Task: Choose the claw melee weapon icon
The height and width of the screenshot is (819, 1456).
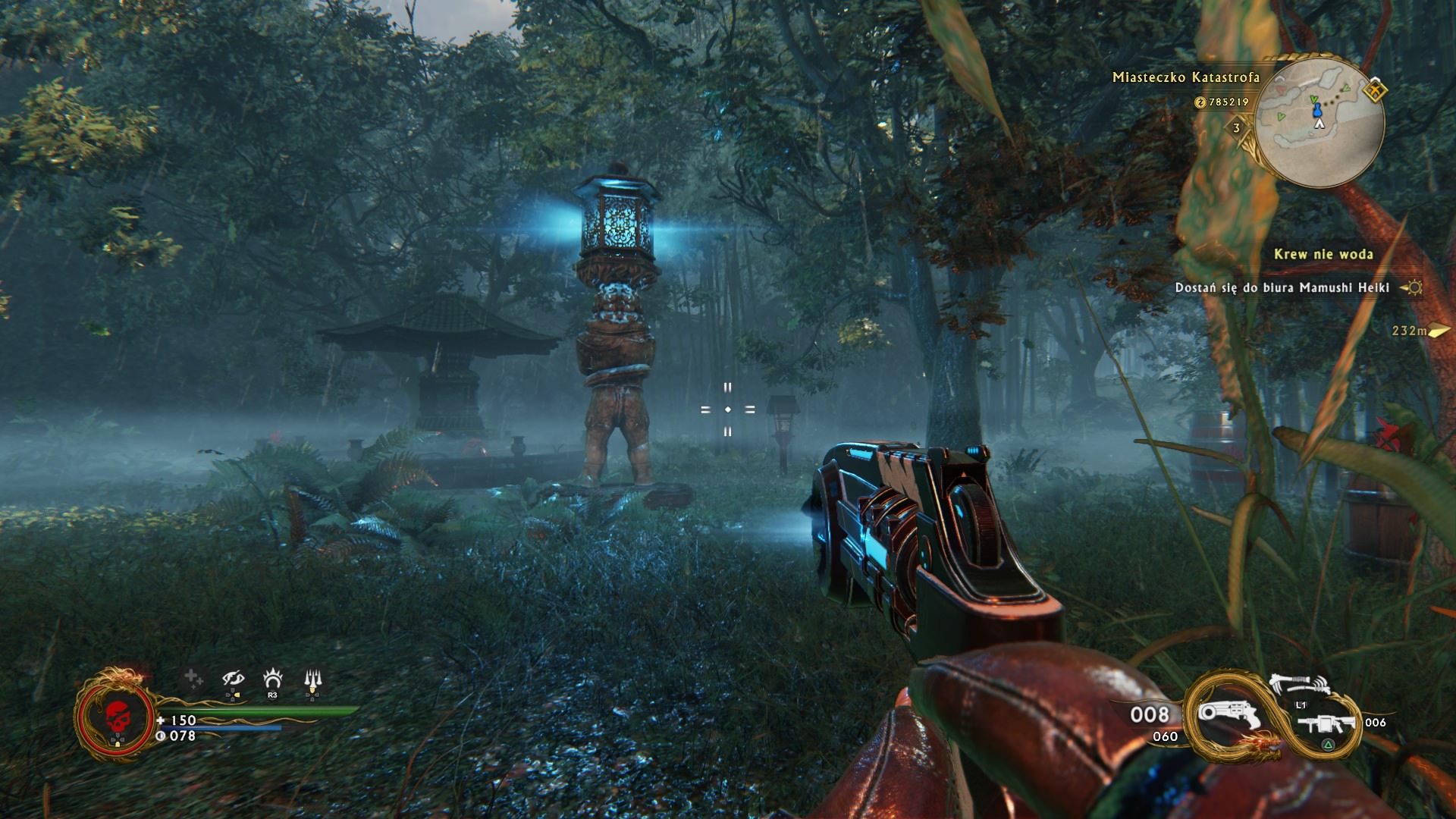Action: pyautogui.click(x=1298, y=683)
